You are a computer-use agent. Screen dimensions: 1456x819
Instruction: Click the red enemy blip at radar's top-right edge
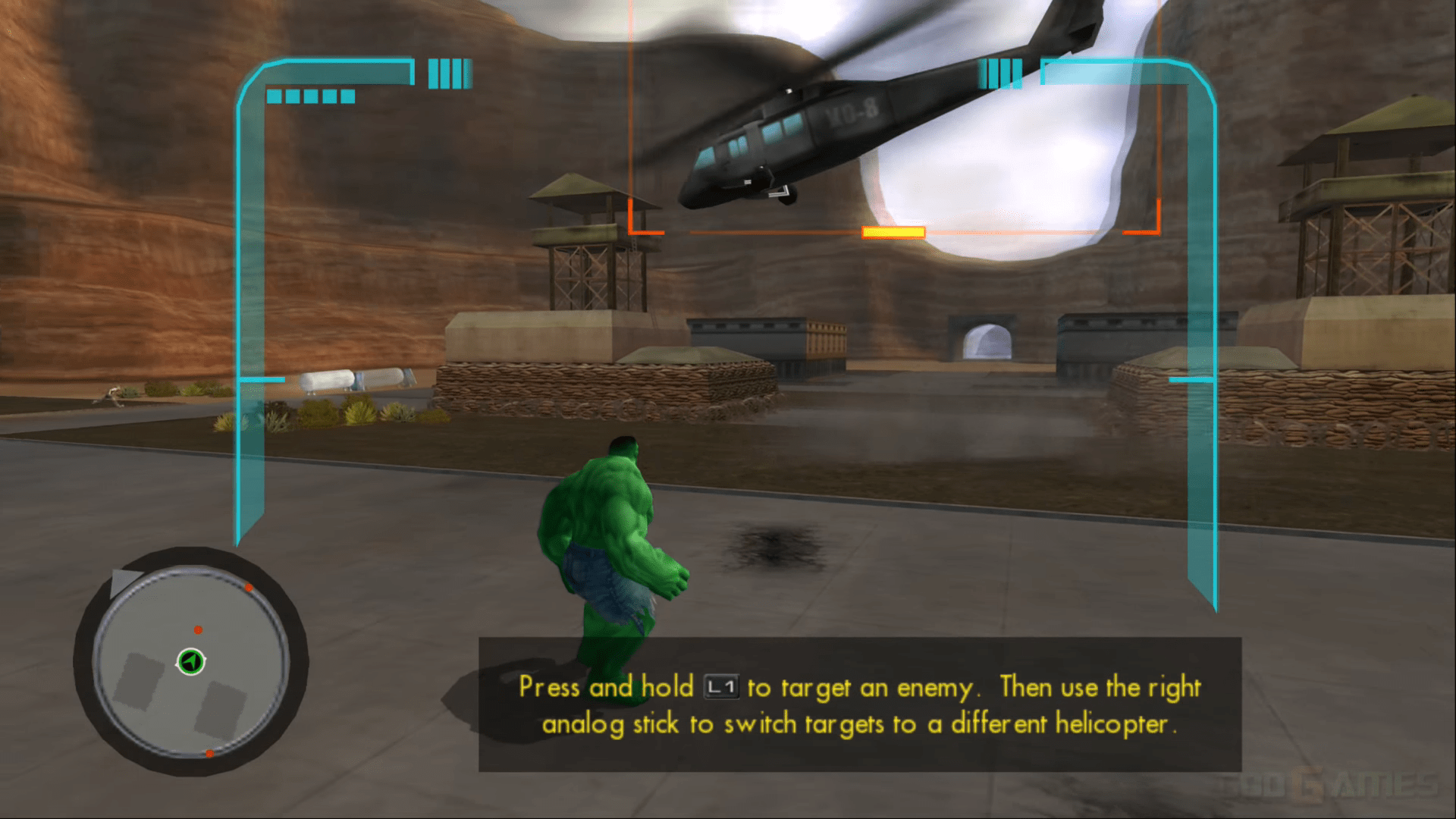[x=248, y=587]
